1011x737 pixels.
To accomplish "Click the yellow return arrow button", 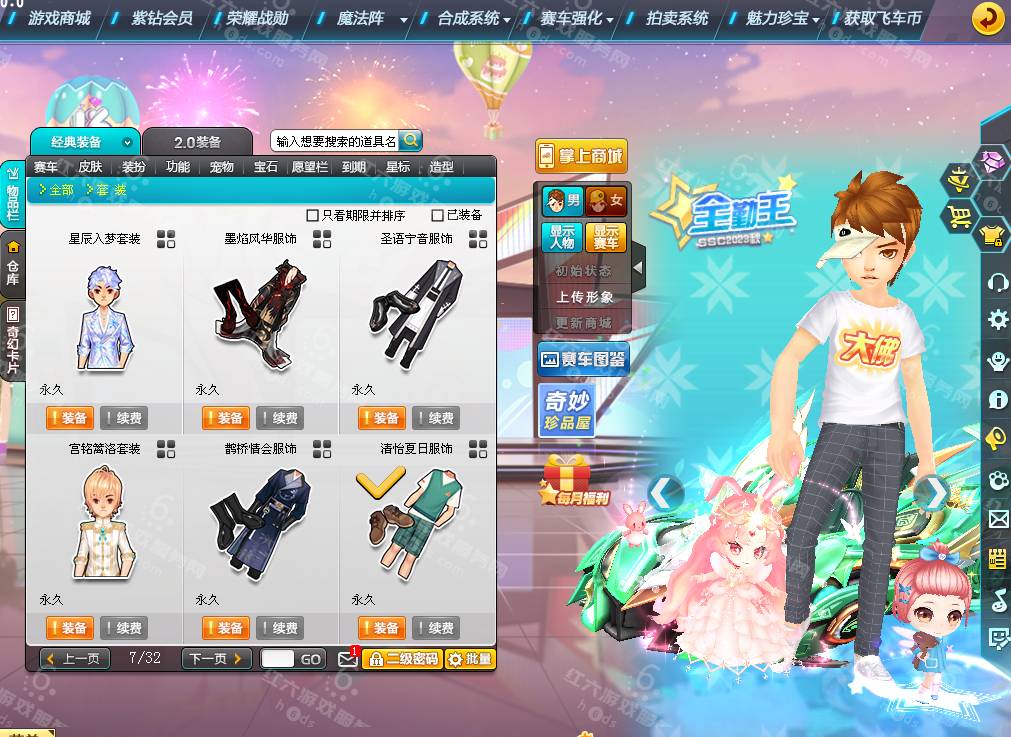I will click(x=988, y=18).
